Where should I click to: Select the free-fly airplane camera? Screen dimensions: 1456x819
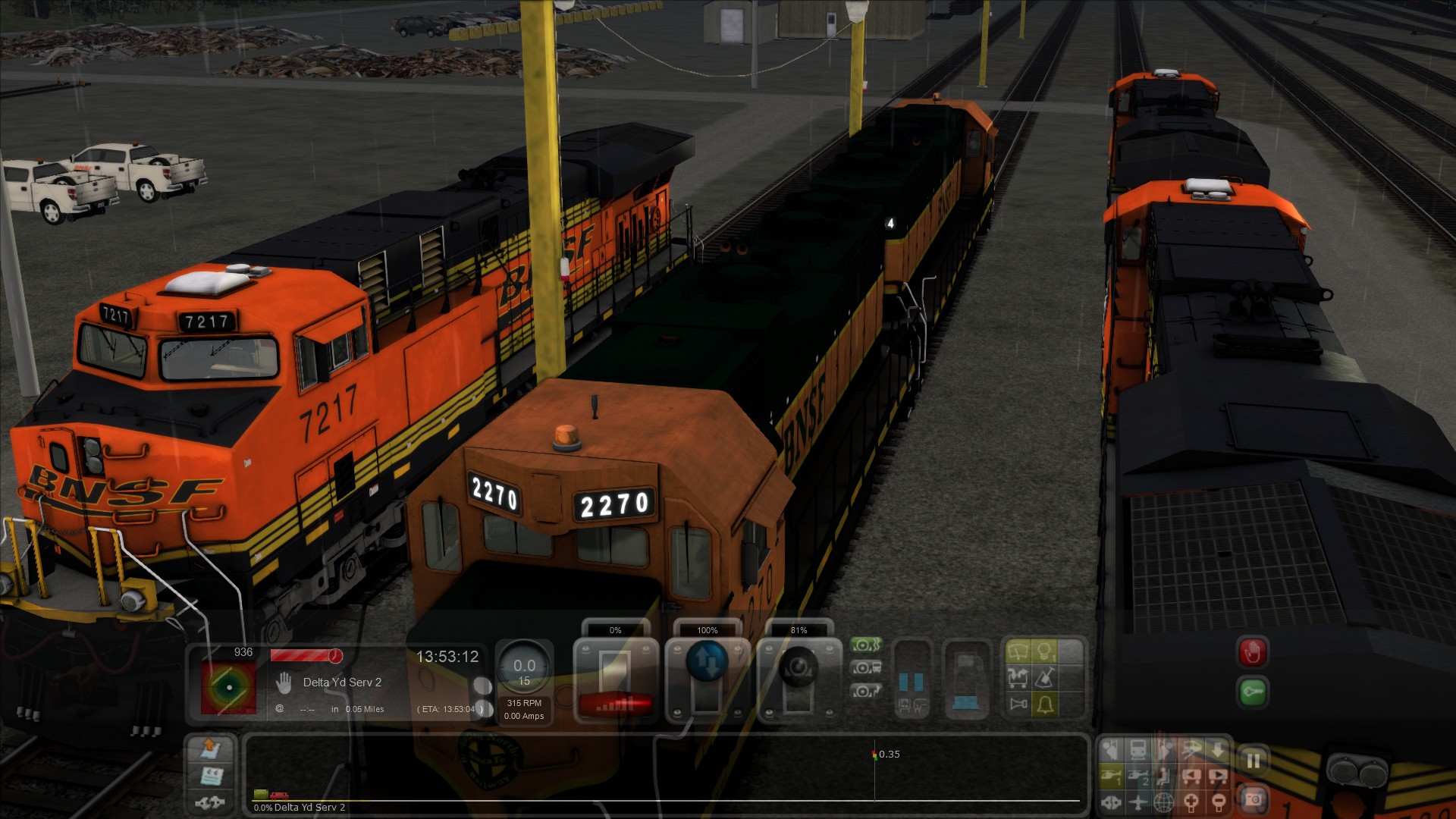coord(1138,802)
